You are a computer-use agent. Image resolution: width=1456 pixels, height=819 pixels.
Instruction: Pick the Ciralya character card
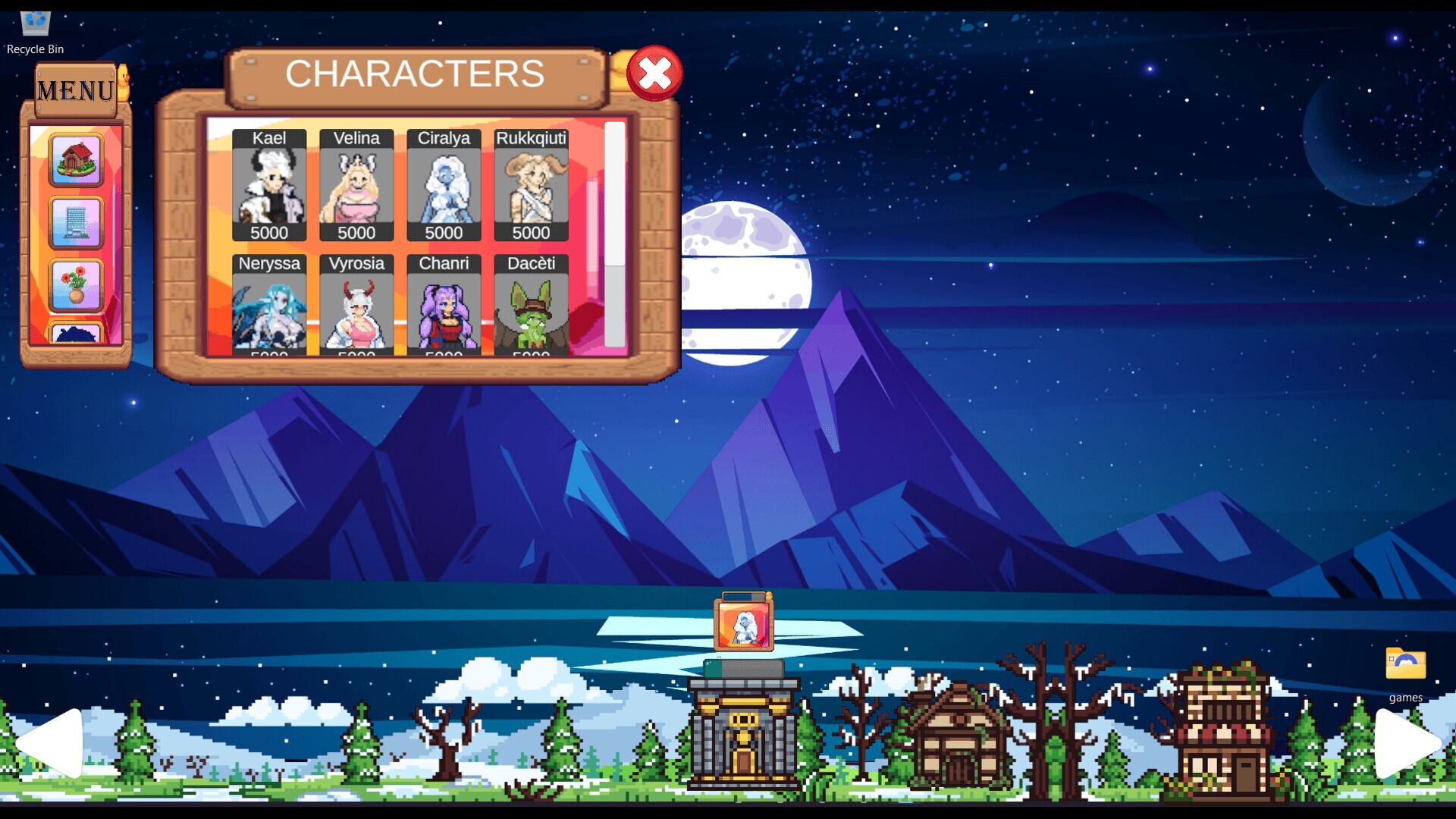click(444, 186)
